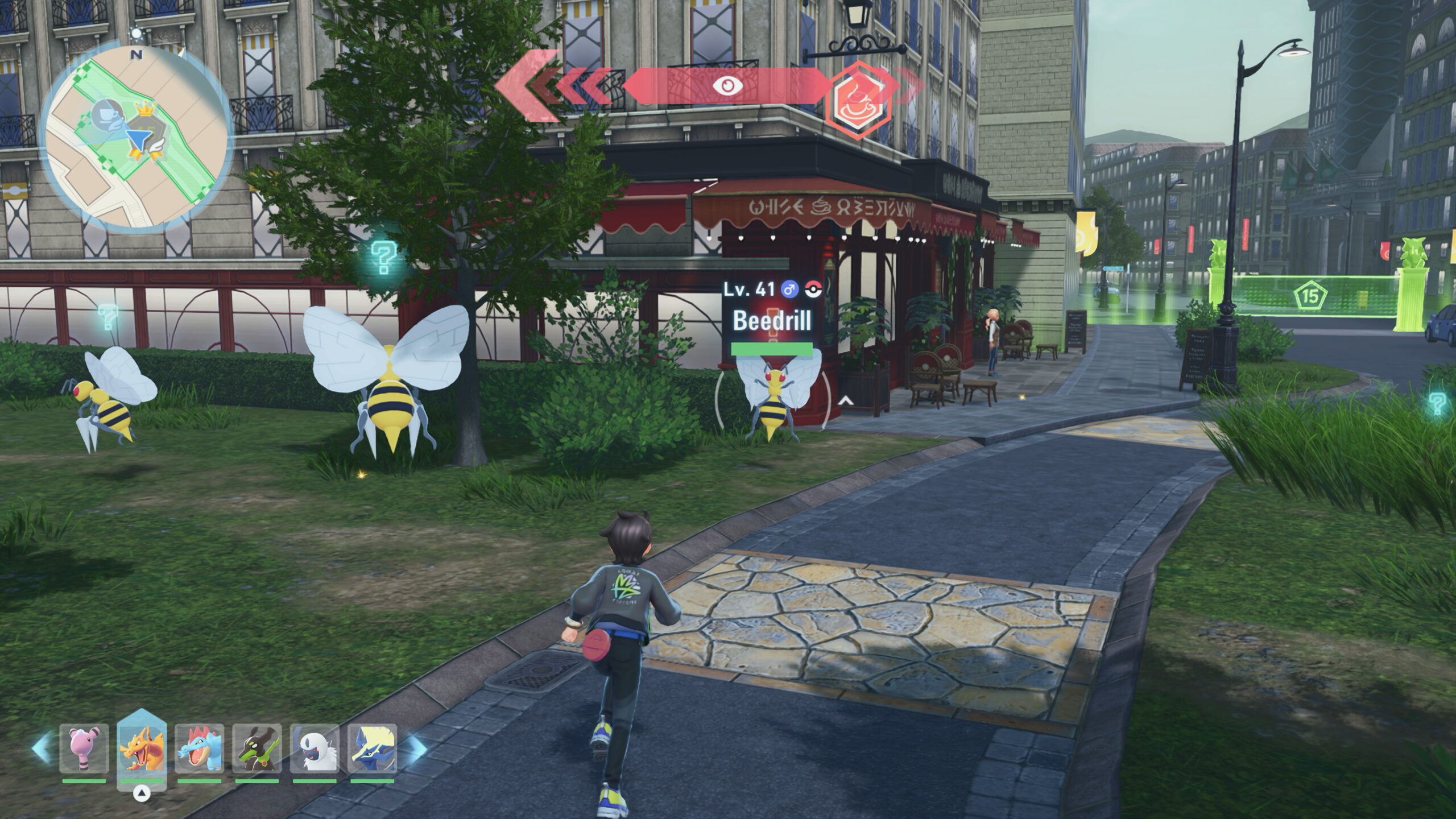Screen dimensions: 1456x819
Task: Pick the black and green Zygarde slot
Action: pyautogui.click(x=257, y=748)
